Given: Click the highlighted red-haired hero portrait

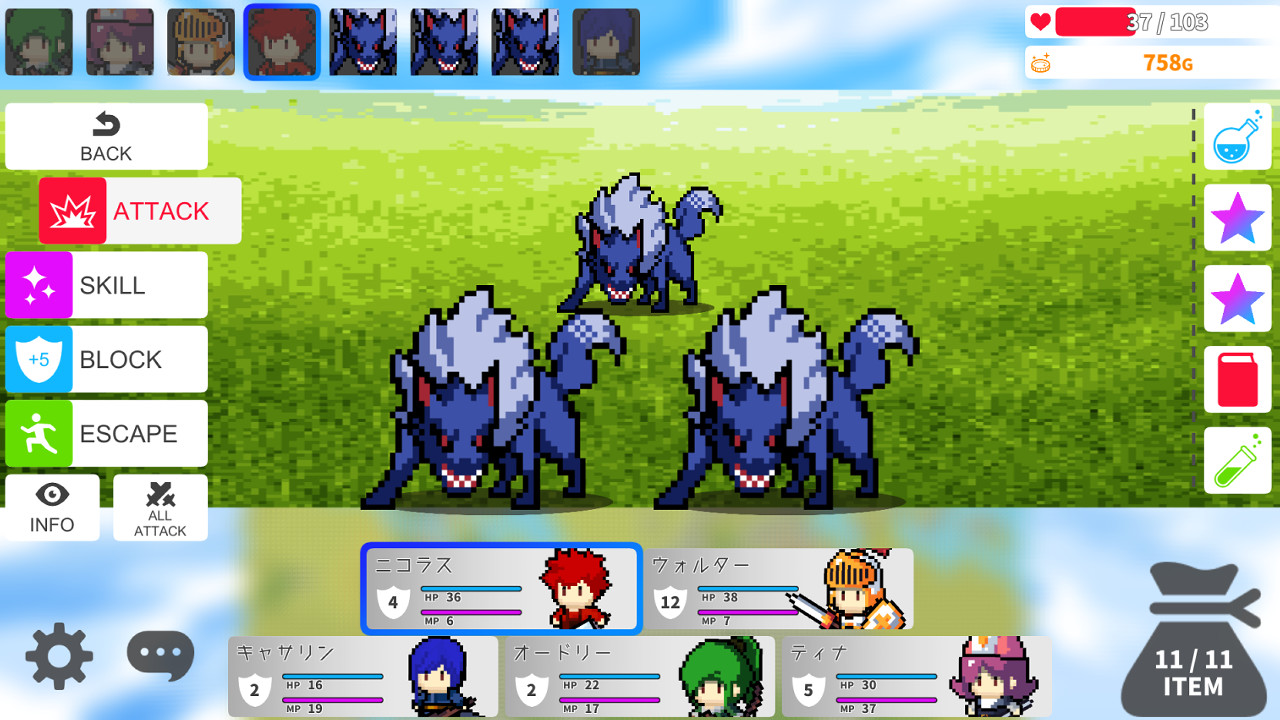Looking at the screenshot, I should pos(281,41).
